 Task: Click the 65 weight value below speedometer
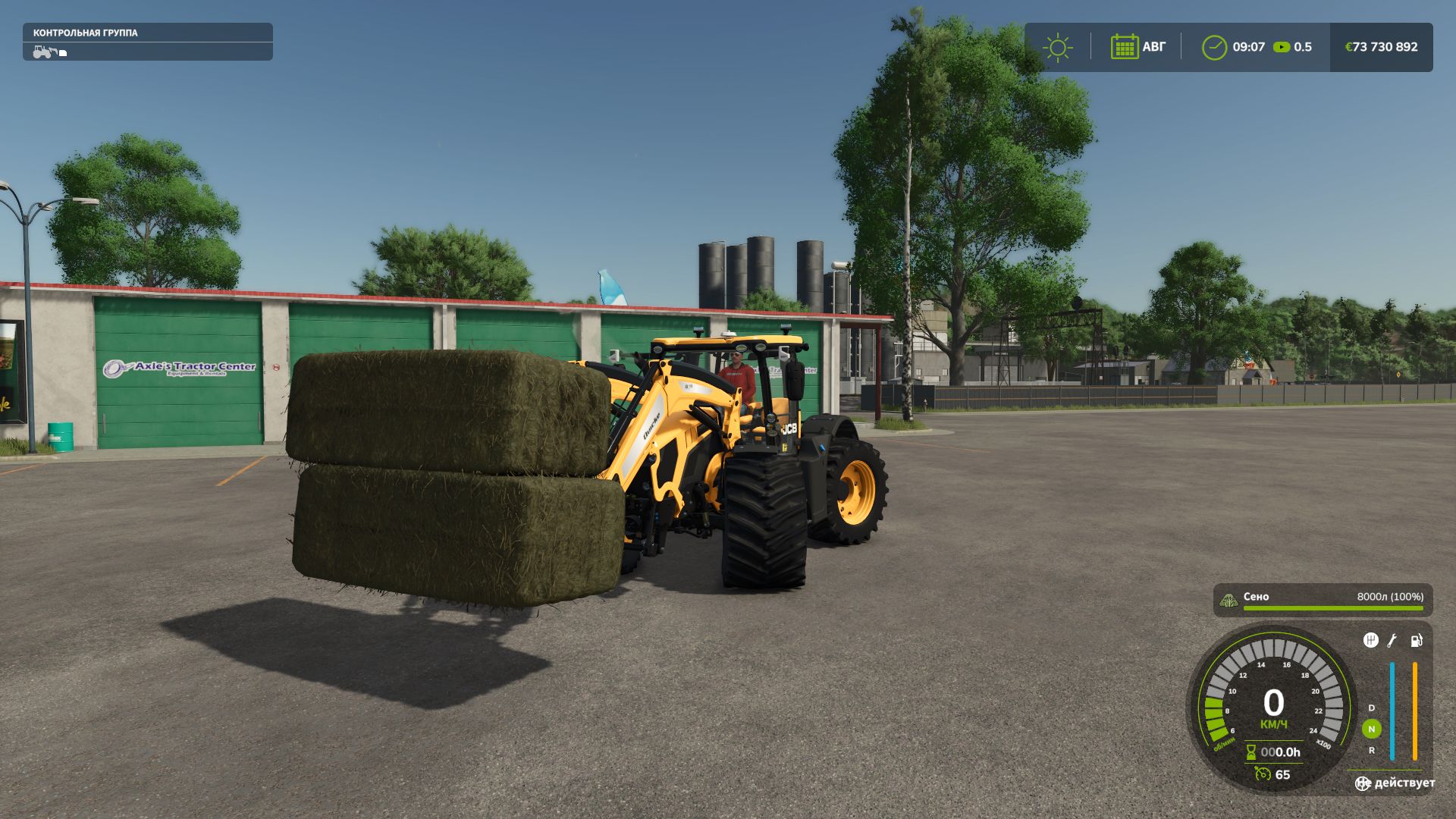pyautogui.click(x=1284, y=774)
